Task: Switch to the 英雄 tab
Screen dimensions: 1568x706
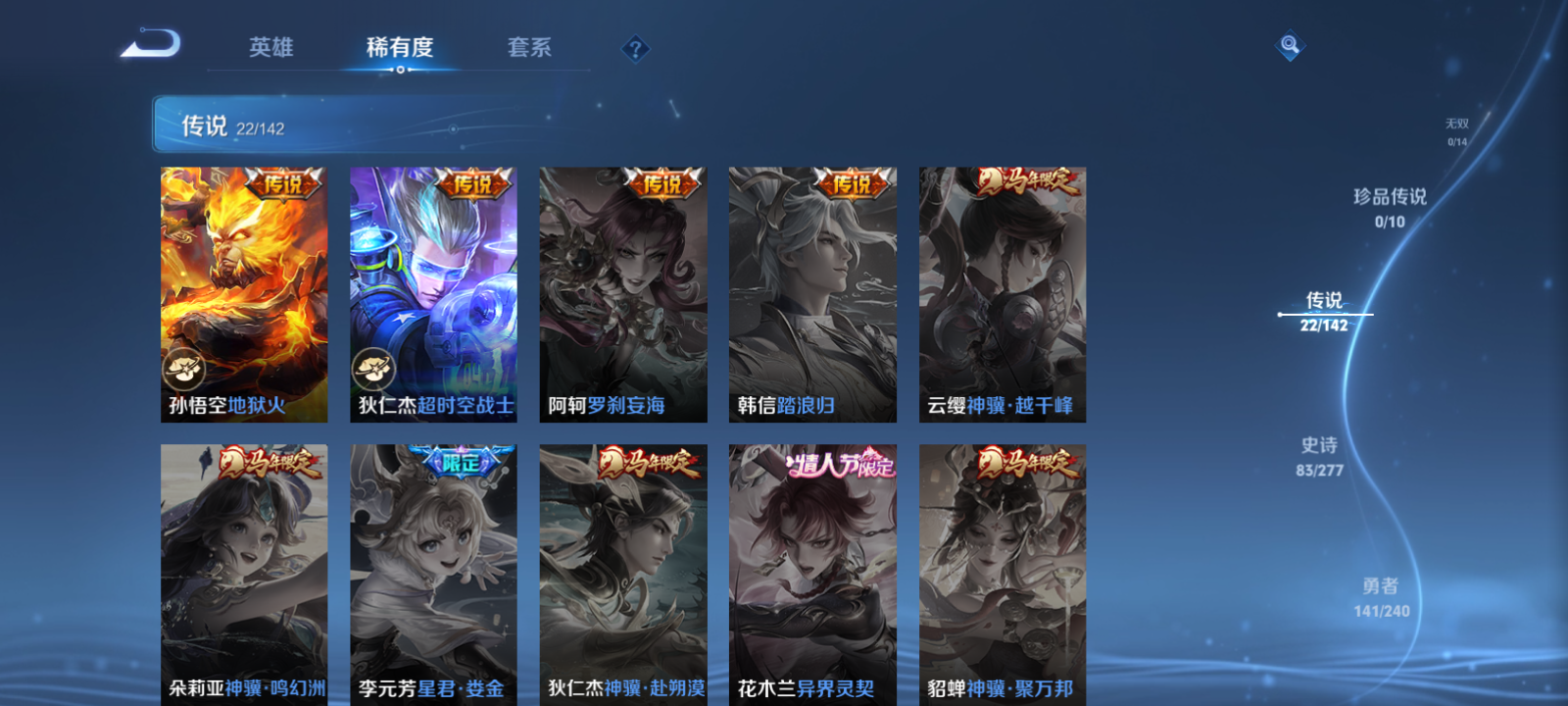Action: point(272,48)
